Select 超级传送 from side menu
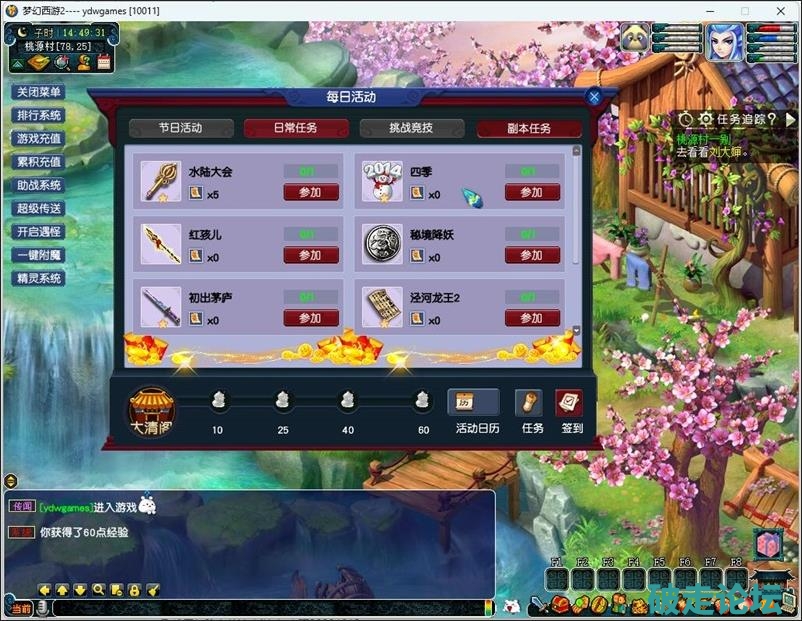The height and width of the screenshot is (621, 802). 39,208
